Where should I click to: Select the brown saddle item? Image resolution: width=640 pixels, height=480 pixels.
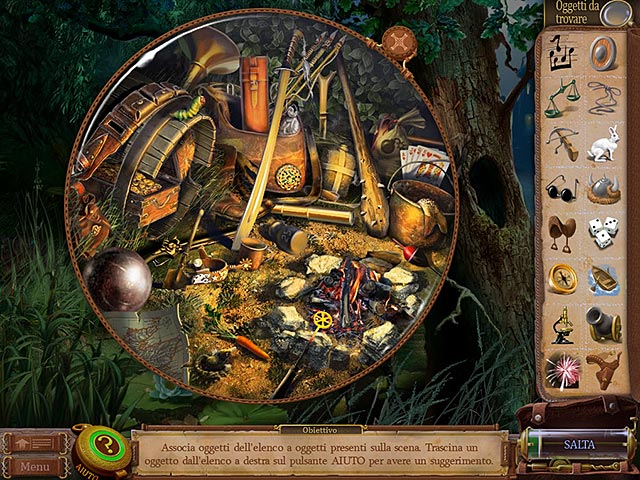point(562,232)
